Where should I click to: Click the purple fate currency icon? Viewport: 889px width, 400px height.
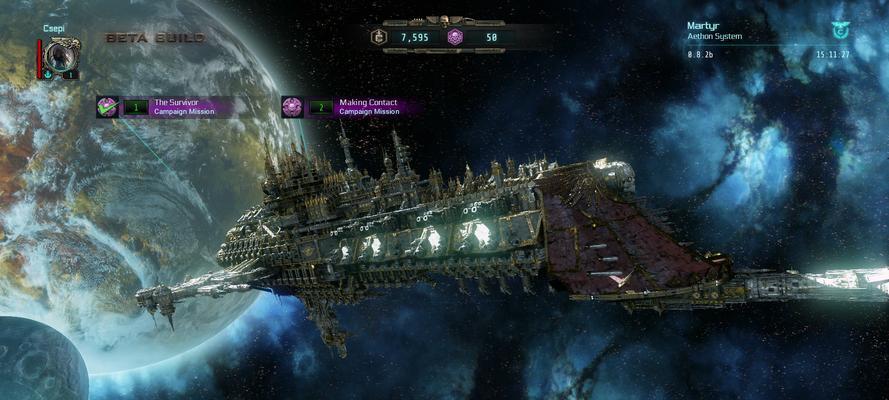[x=455, y=37]
